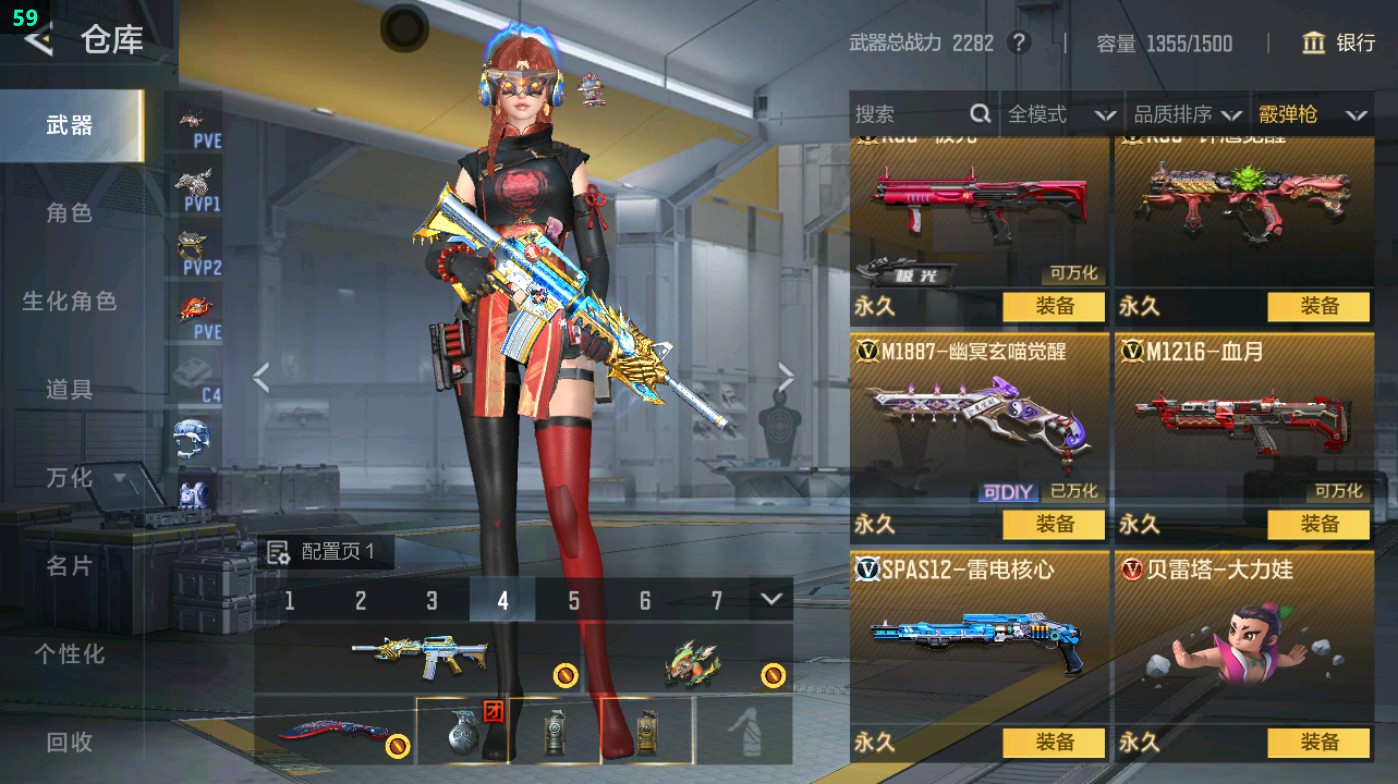
Task: Open the 生化角色 category
Action: click(x=69, y=301)
